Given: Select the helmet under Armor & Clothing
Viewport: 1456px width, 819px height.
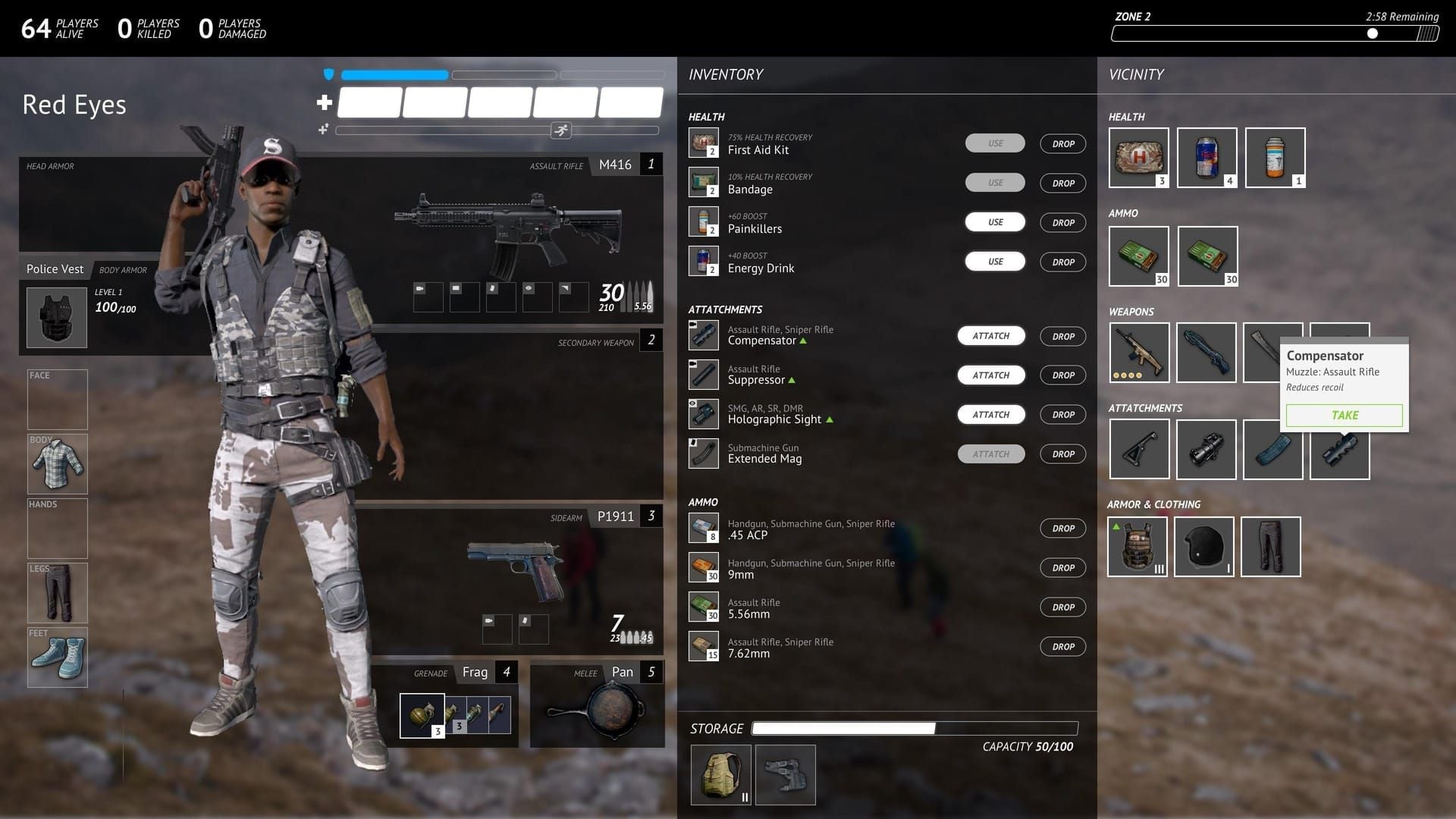Looking at the screenshot, I should pos(1204,546).
